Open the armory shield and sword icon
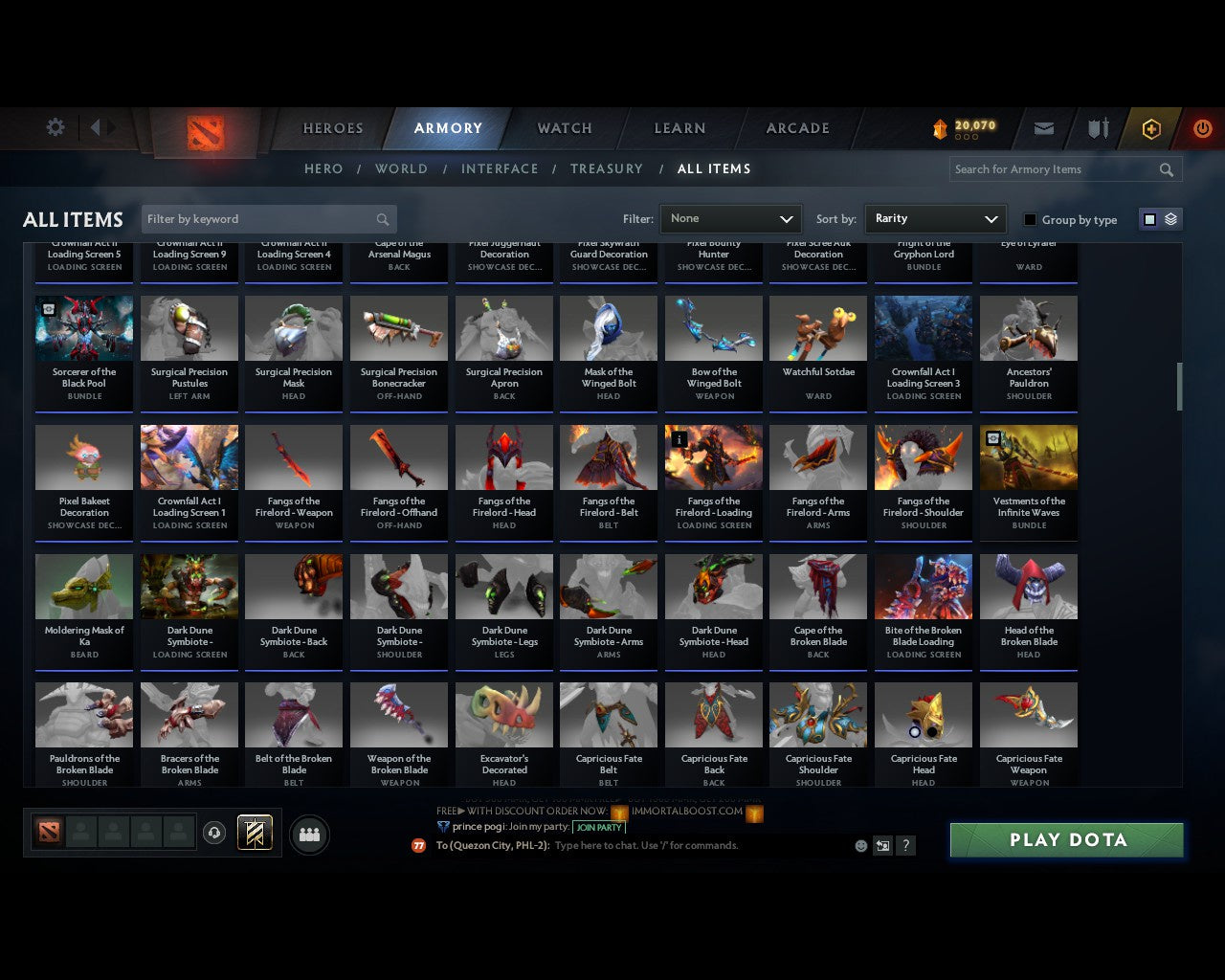The image size is (1225, 980). click(x=1097, y=128)
